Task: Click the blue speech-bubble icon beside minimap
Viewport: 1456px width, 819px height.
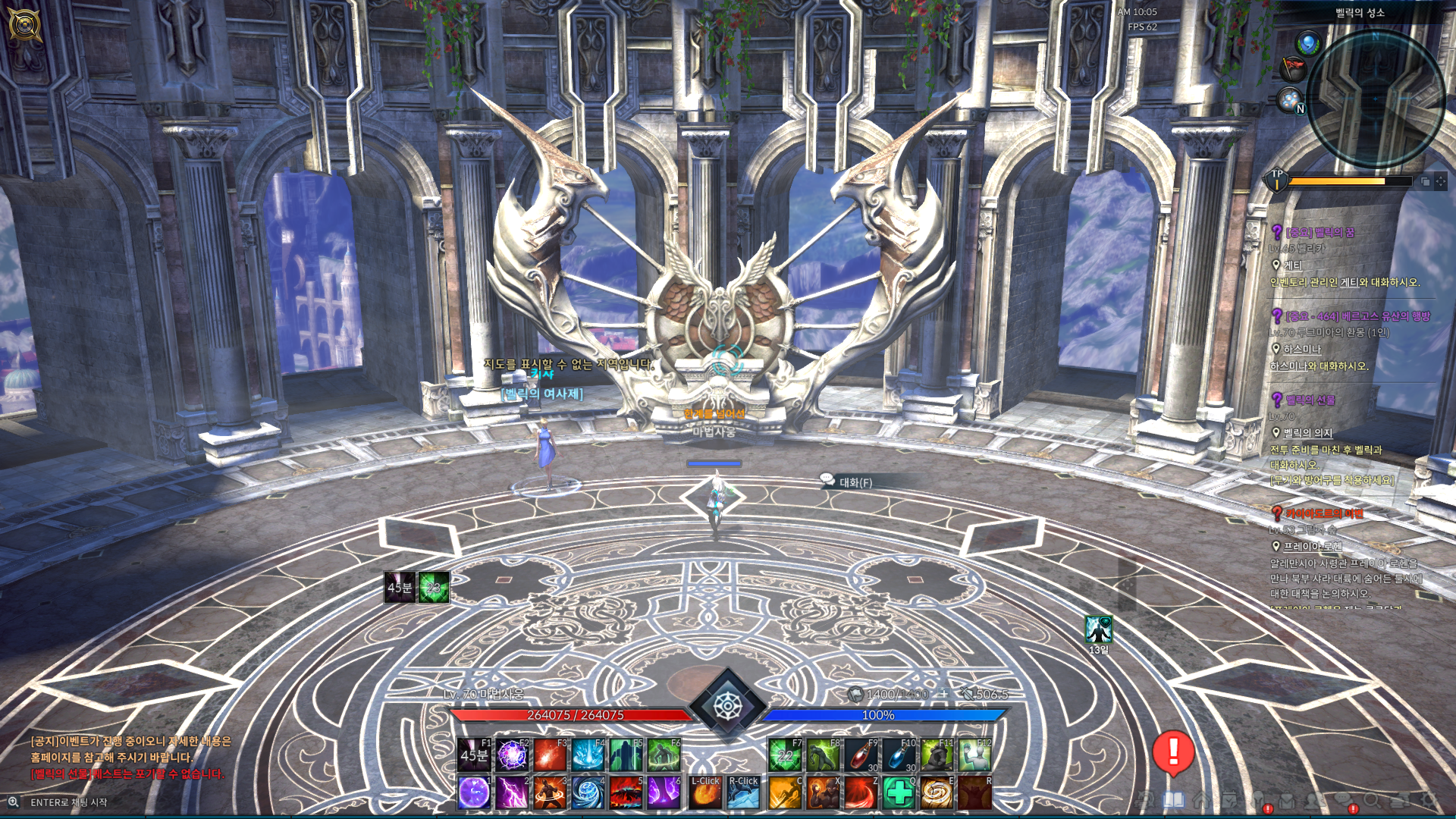Action: coord(1308,43)
